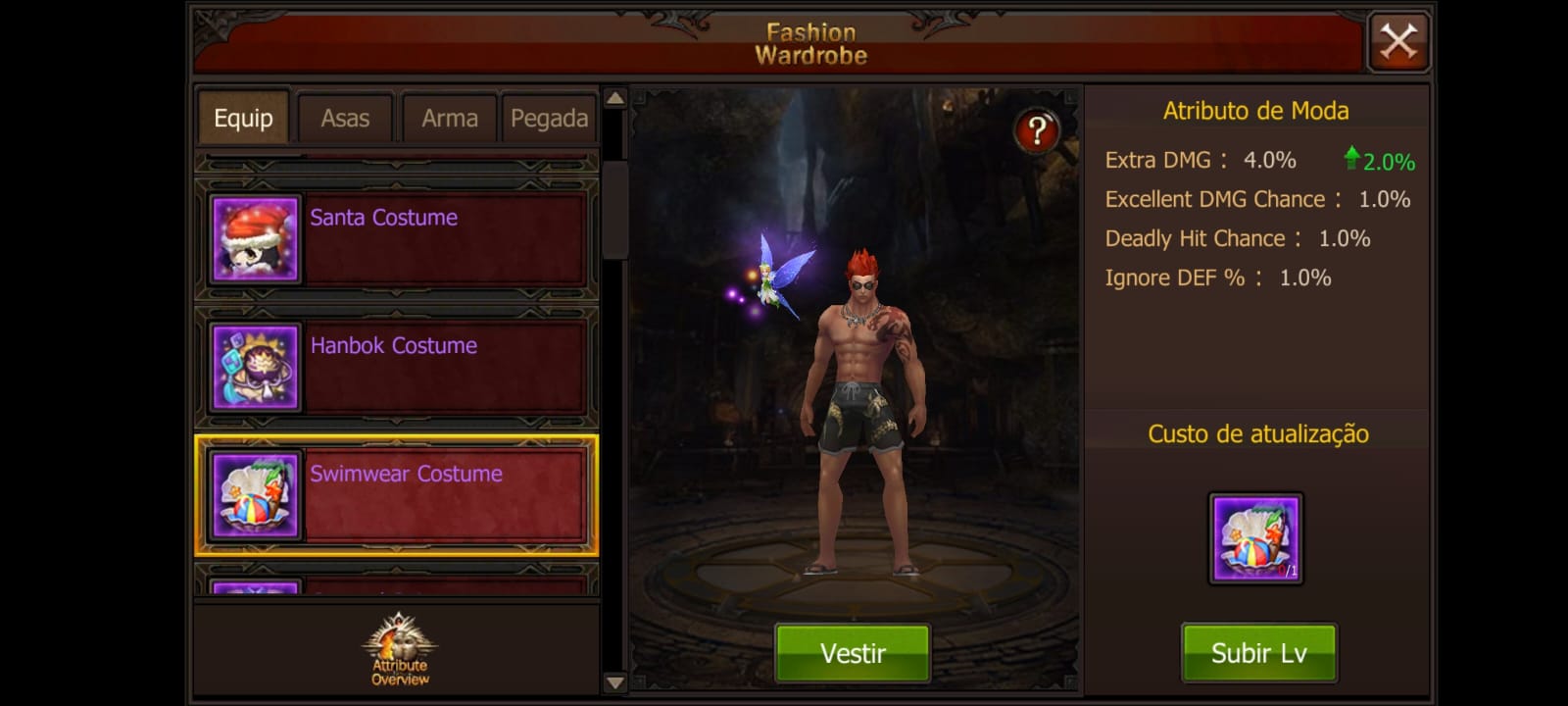The width and height of the screenshot is (1568, 706).
Task: Inspect the upgrade cost swimwear item icon
Action: (1255, 538)
